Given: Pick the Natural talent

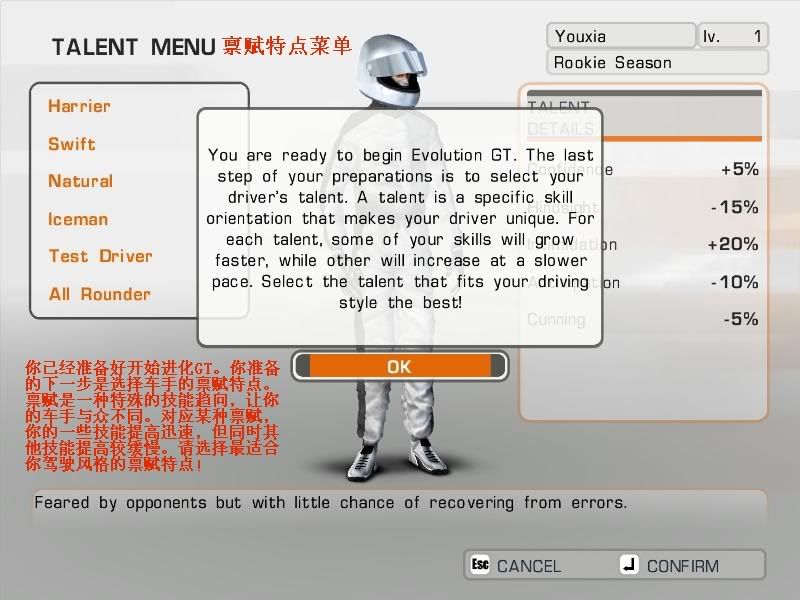Looking at the screenshot, I should 80,181.
